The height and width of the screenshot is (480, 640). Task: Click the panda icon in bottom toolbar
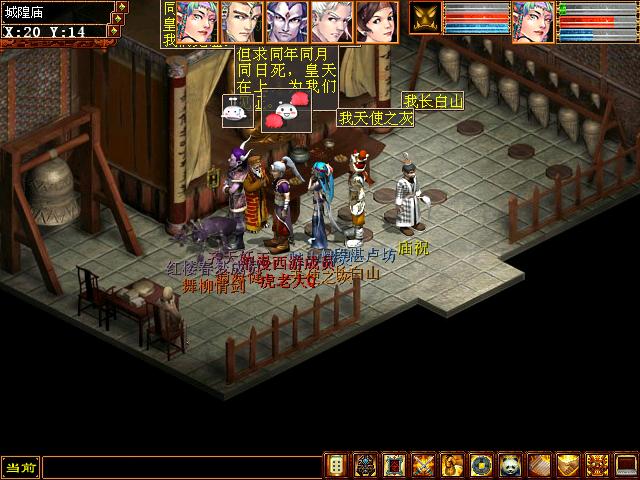(510, 466)
